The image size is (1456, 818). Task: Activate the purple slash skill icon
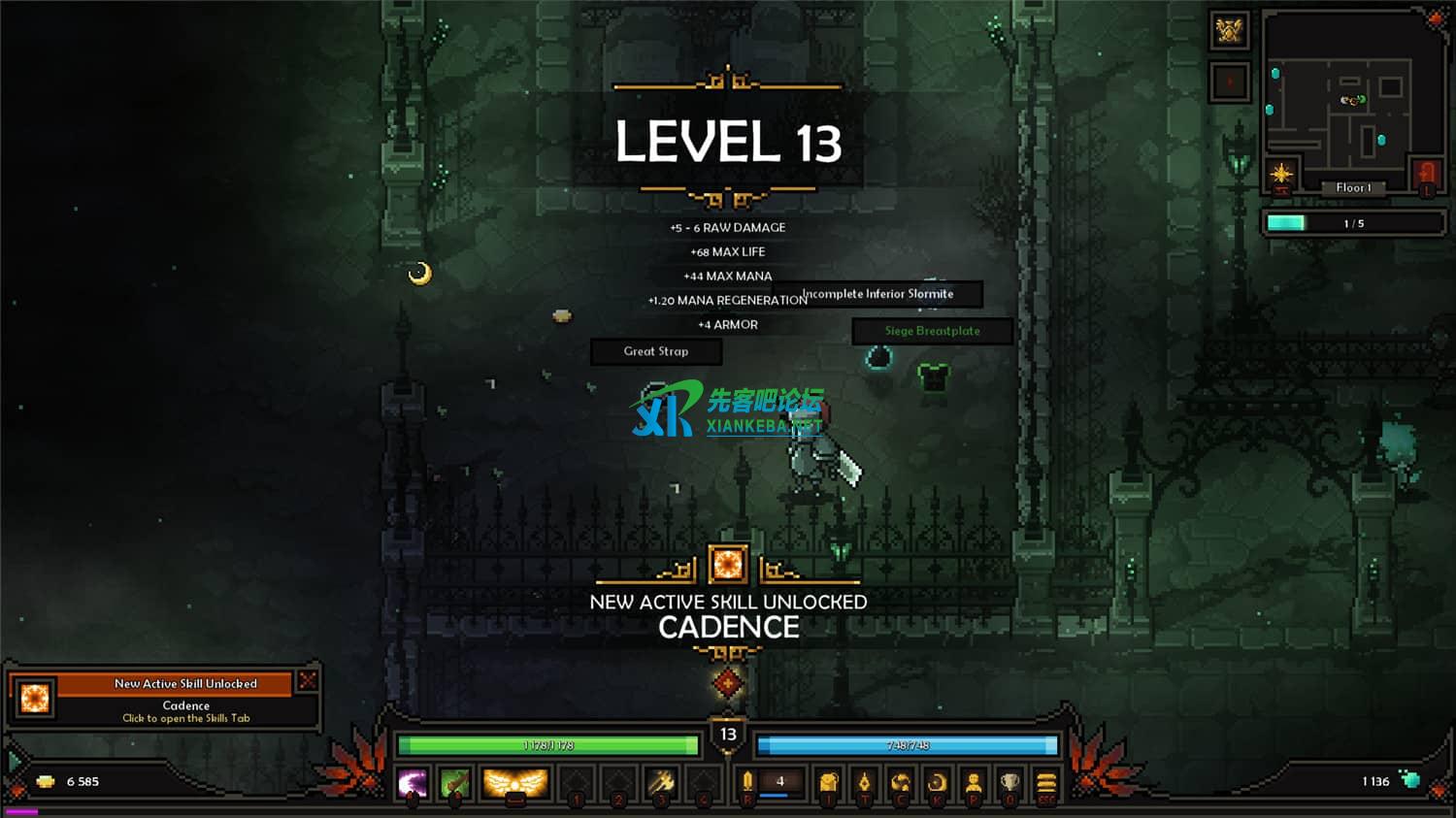coord(413,782)
